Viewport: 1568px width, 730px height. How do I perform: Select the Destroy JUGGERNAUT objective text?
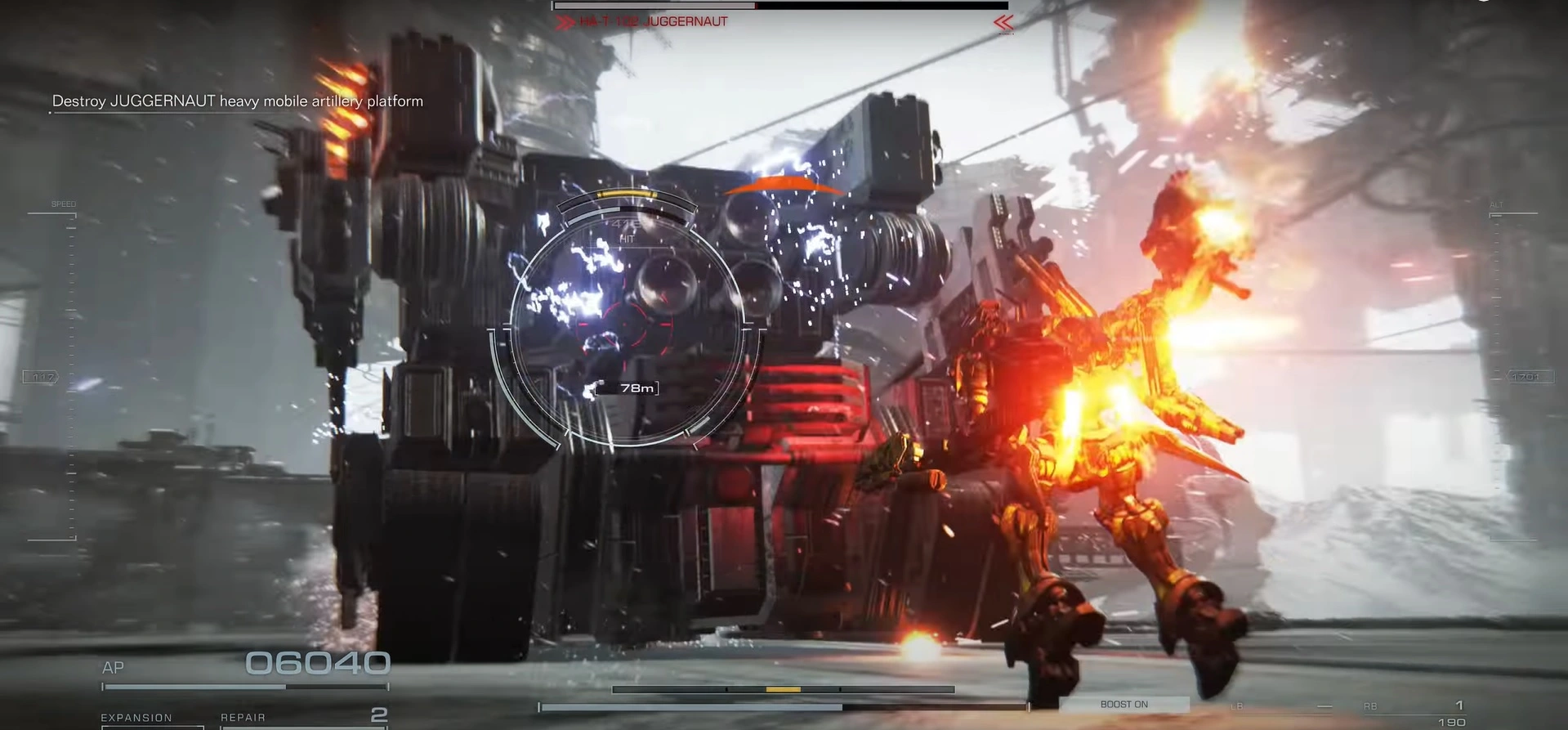[x=237, y=101]
